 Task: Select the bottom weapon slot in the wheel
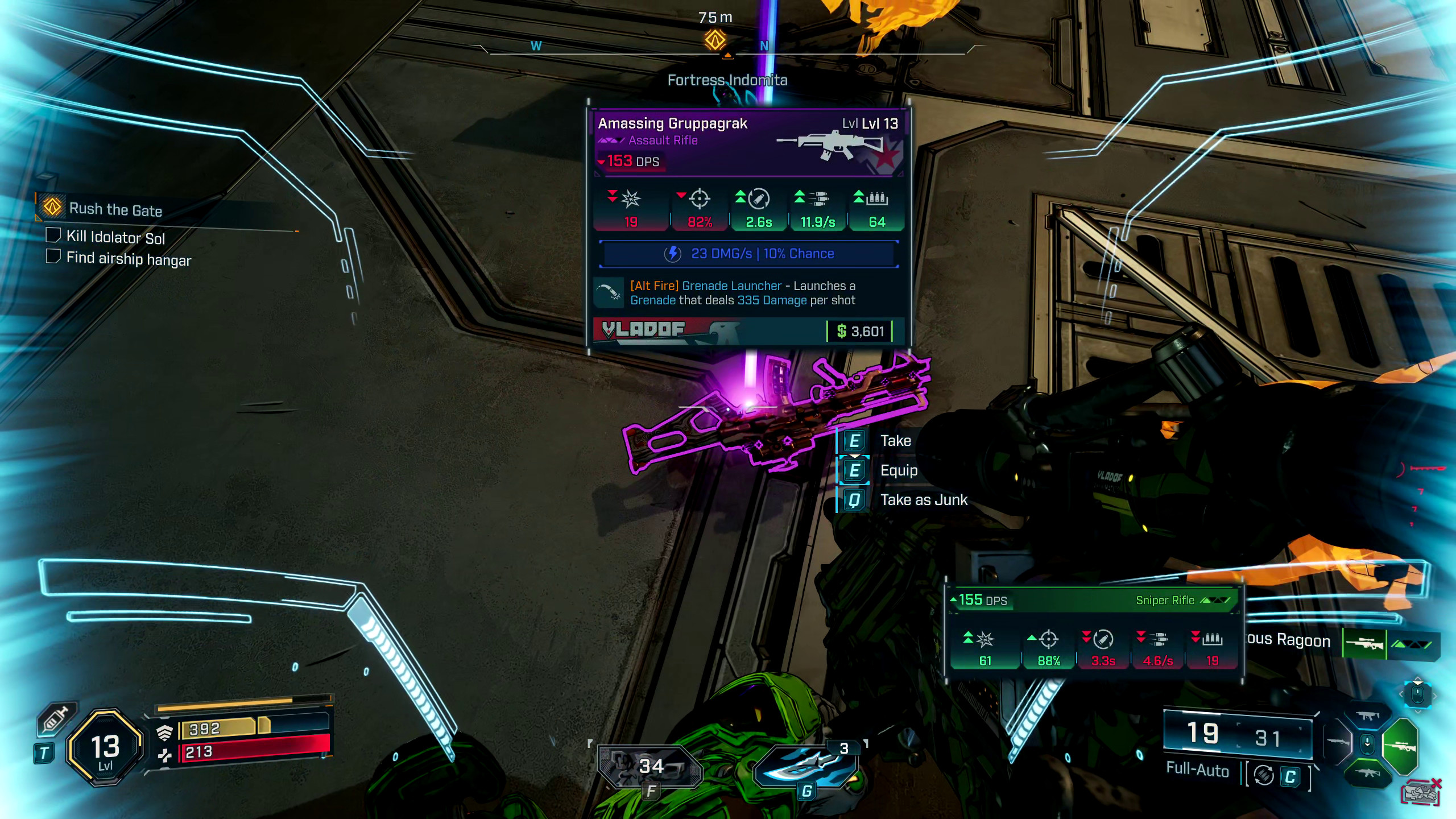pyautogui.click(x=1368, y=773)
